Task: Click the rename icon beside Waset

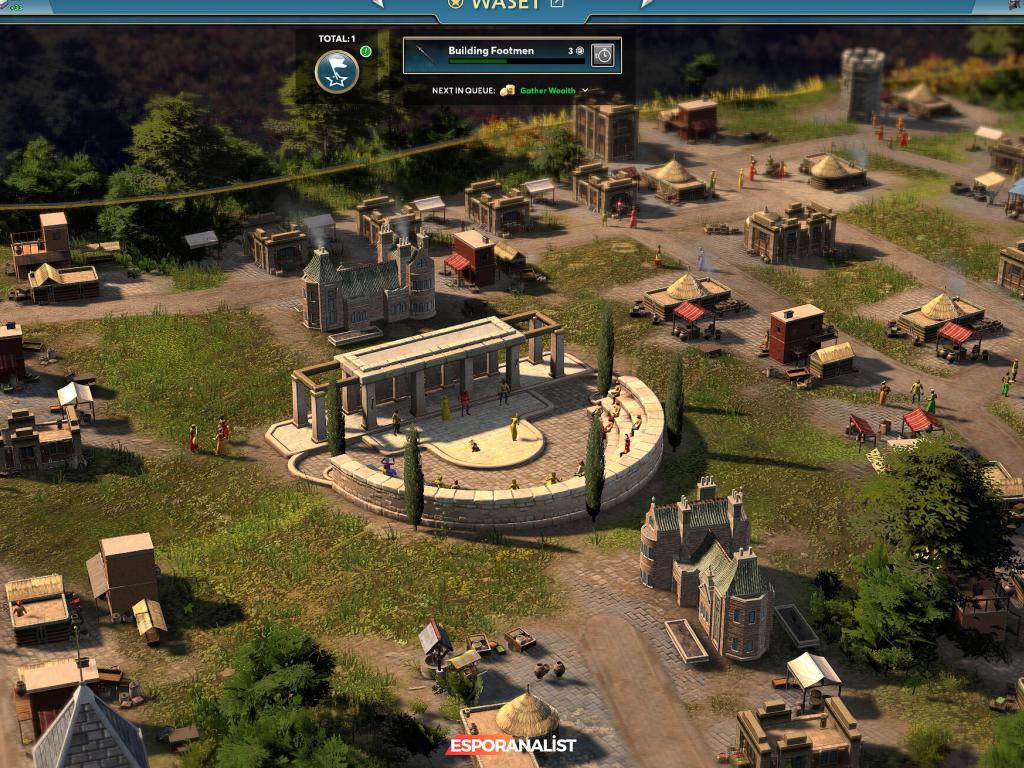Action: click(557, 4)
